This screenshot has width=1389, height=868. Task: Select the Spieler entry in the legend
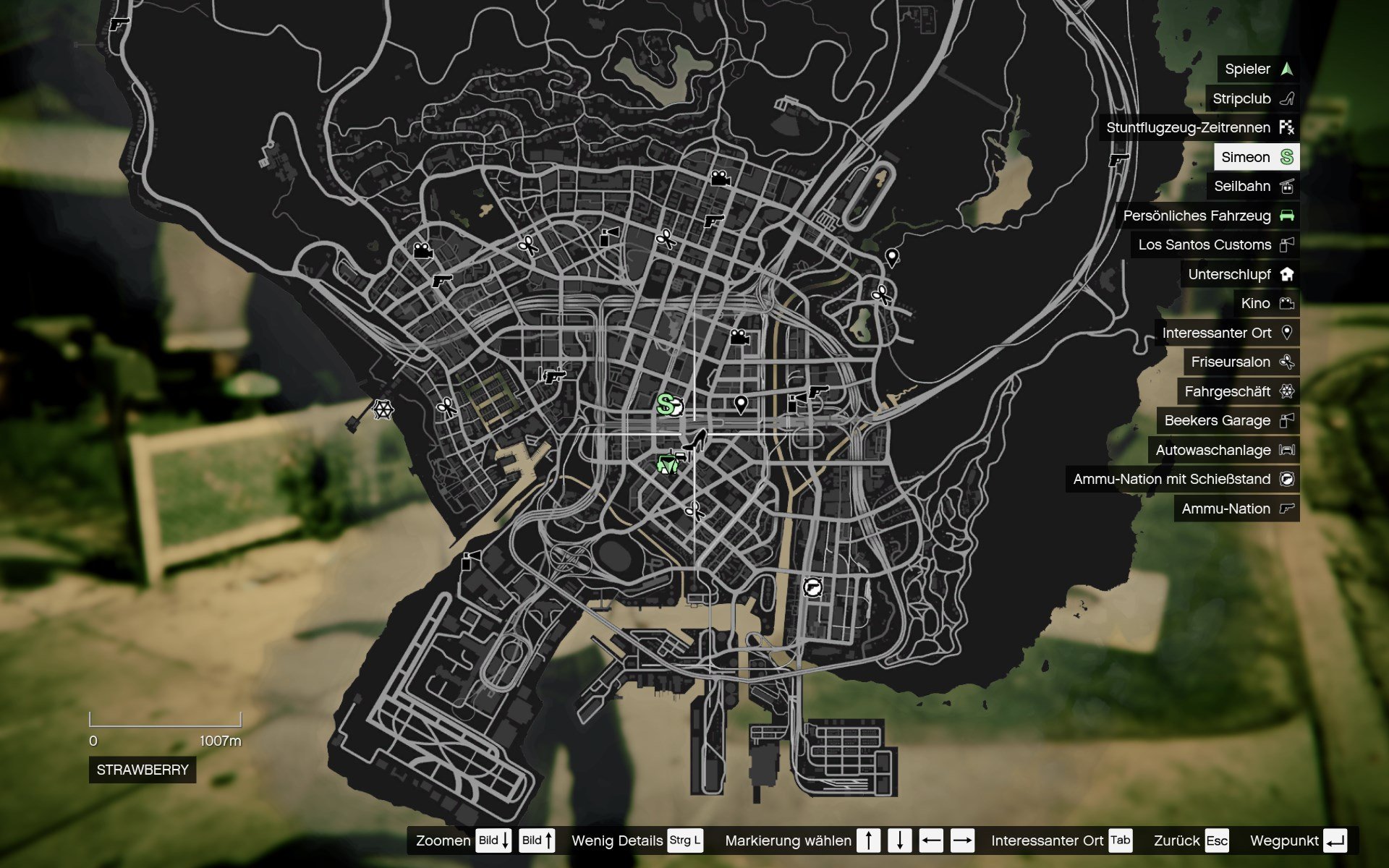tap(1257, 69)
